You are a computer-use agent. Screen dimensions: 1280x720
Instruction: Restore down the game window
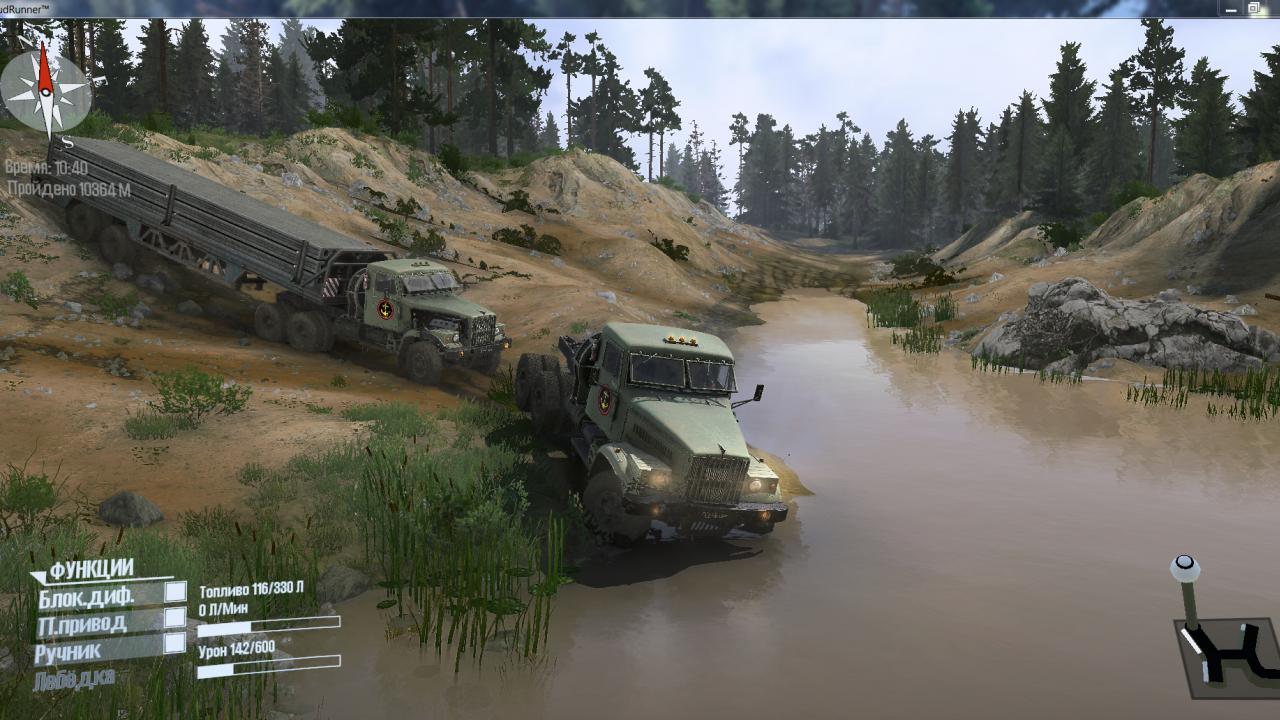[x=1254, y=9]
